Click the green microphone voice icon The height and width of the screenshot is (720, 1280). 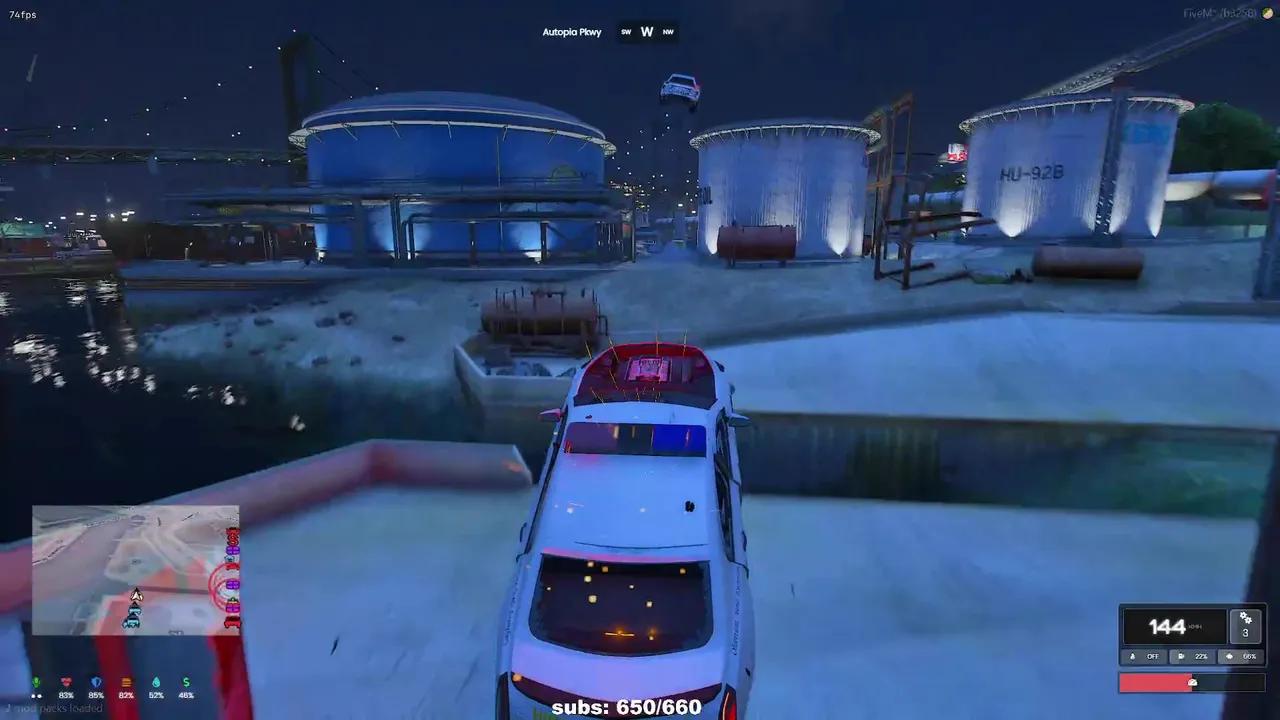[37, 683]
